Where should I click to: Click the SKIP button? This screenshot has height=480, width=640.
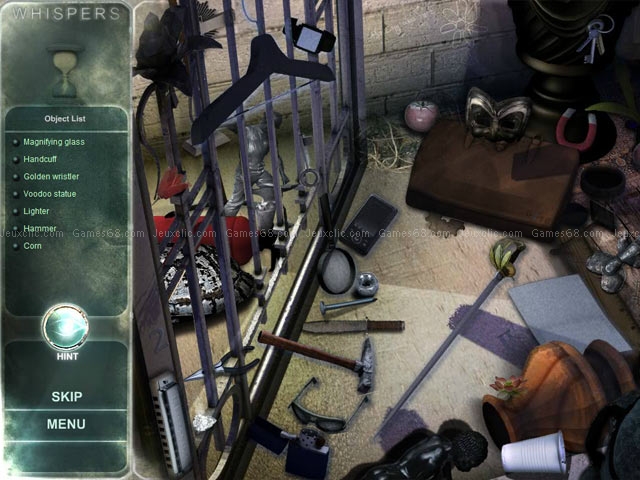[66, 396]
